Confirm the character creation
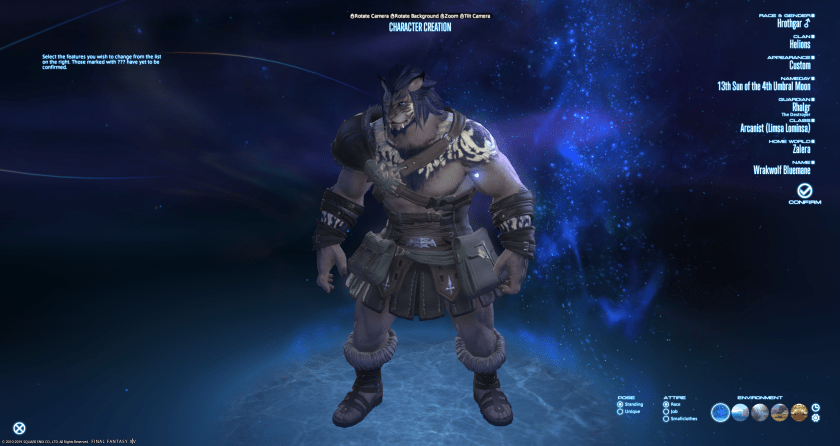The width and height of the screenshot is (840, 446). [804, 191]
